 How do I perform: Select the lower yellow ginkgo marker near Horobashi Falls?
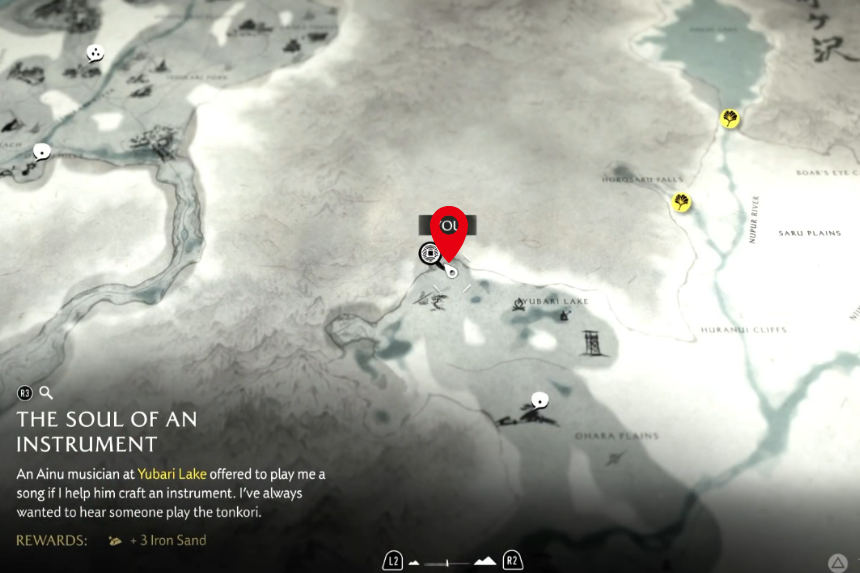pos(682,203)
